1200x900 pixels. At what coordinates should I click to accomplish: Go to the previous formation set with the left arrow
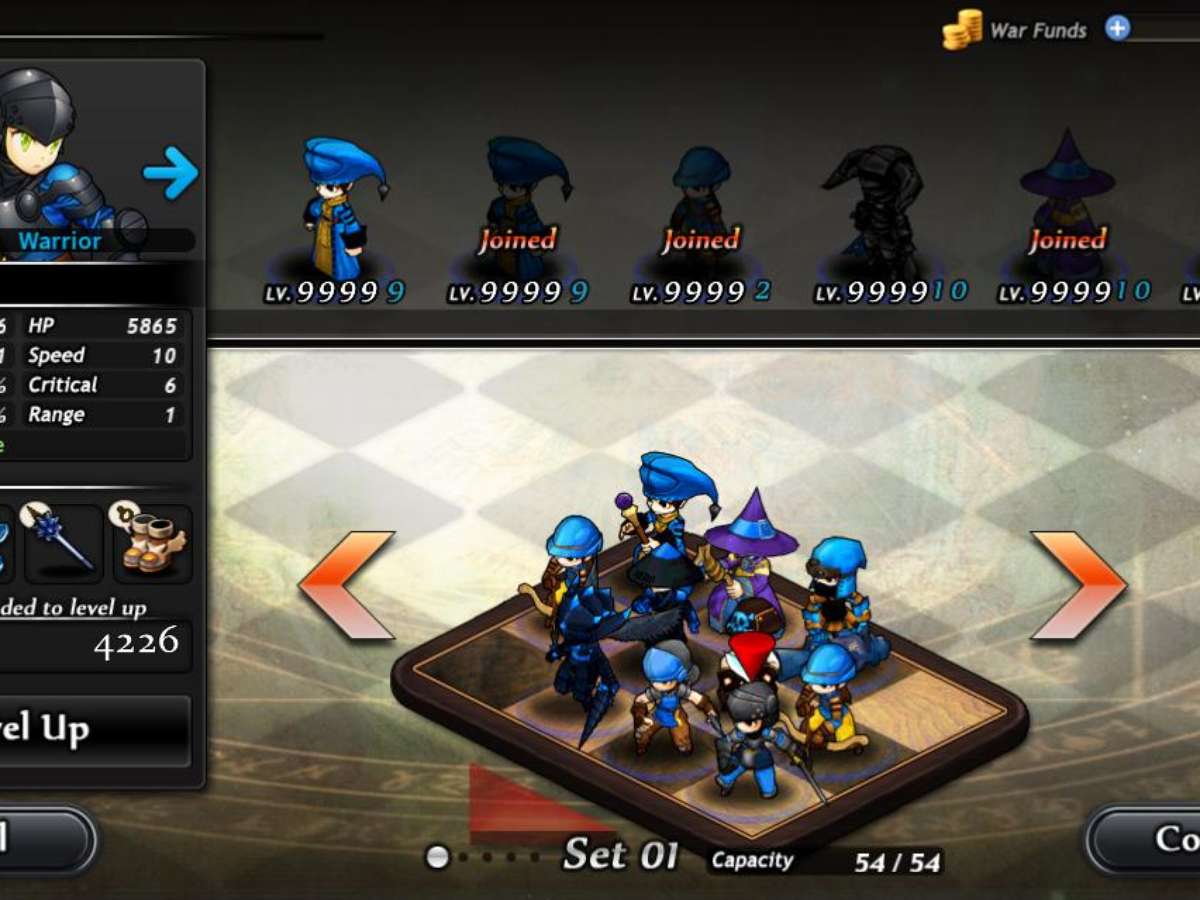click(x=347, y=585)
